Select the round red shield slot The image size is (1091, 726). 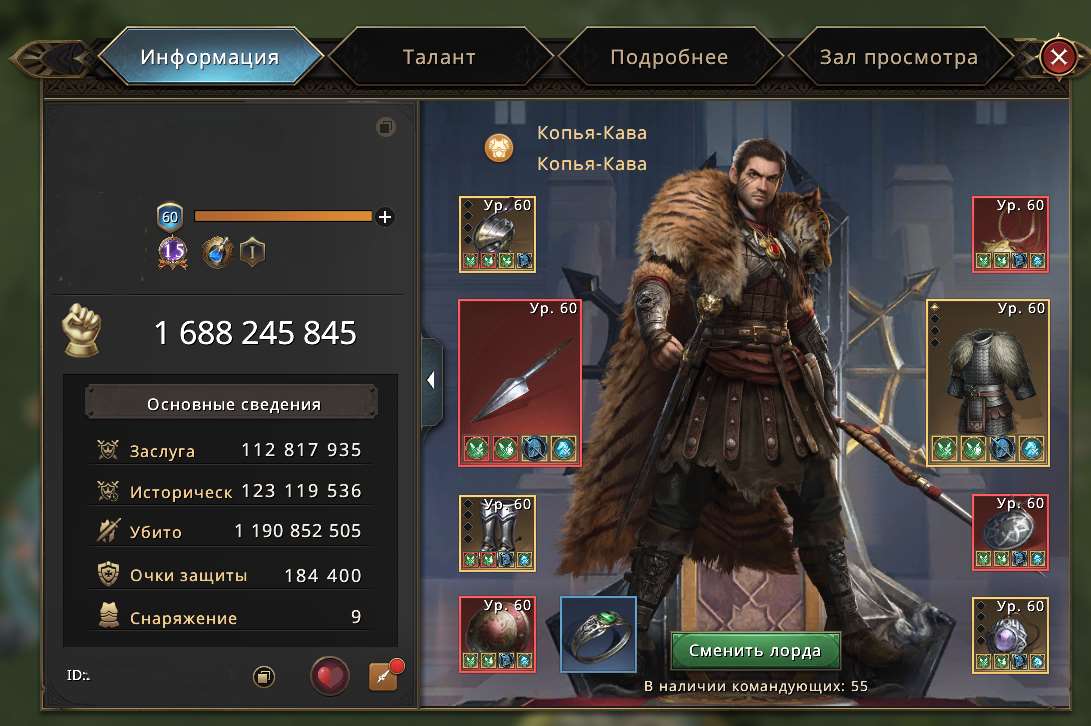[497, 633]
